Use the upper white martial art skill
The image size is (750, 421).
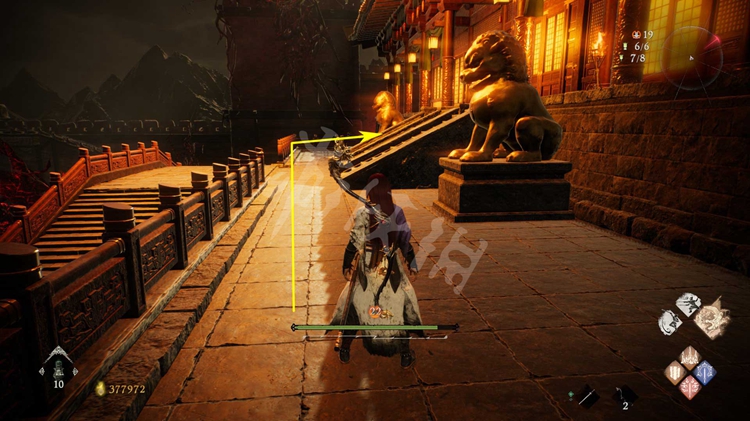point(688,304)
